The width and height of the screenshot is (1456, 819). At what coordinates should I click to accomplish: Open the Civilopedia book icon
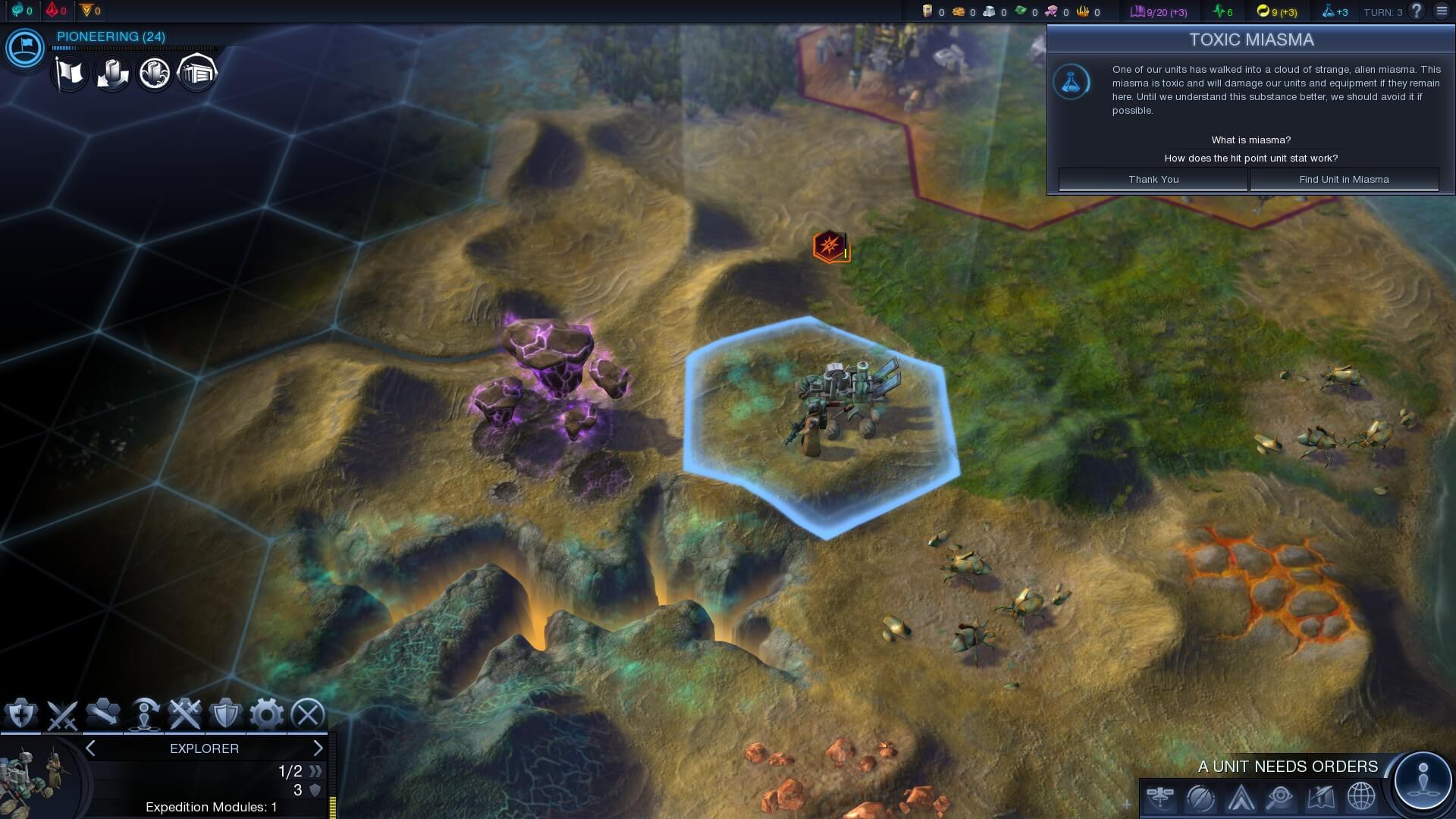coord(1319,798)
